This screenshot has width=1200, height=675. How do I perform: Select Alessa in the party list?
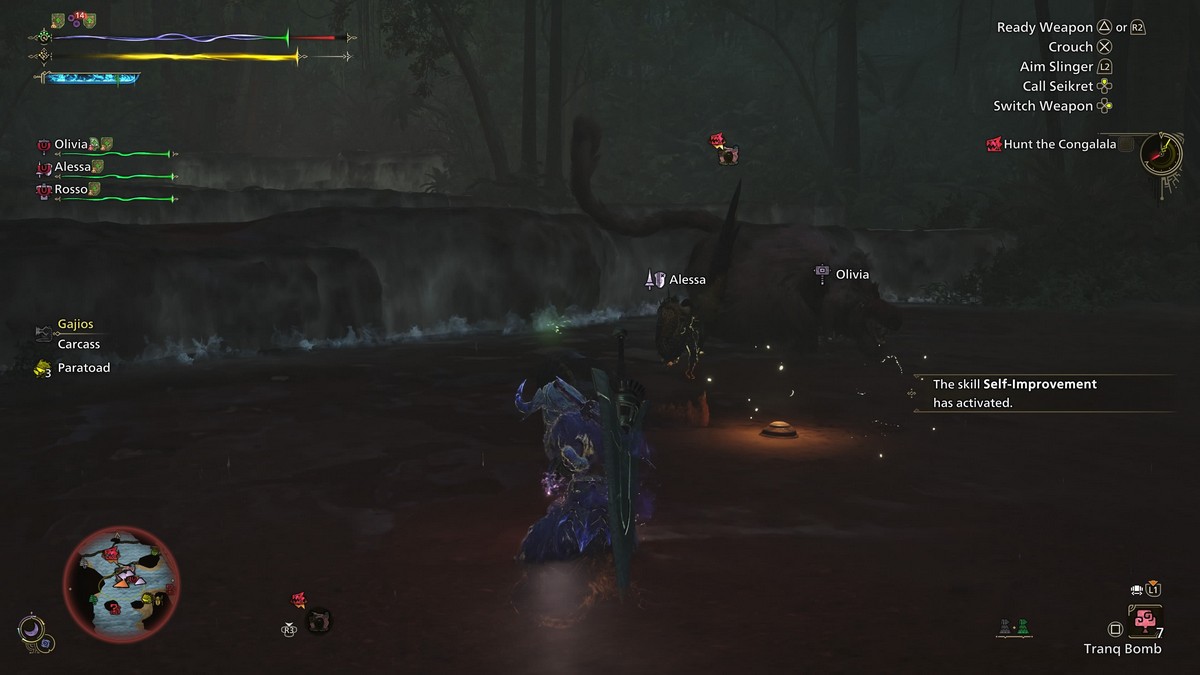[73, 167]
